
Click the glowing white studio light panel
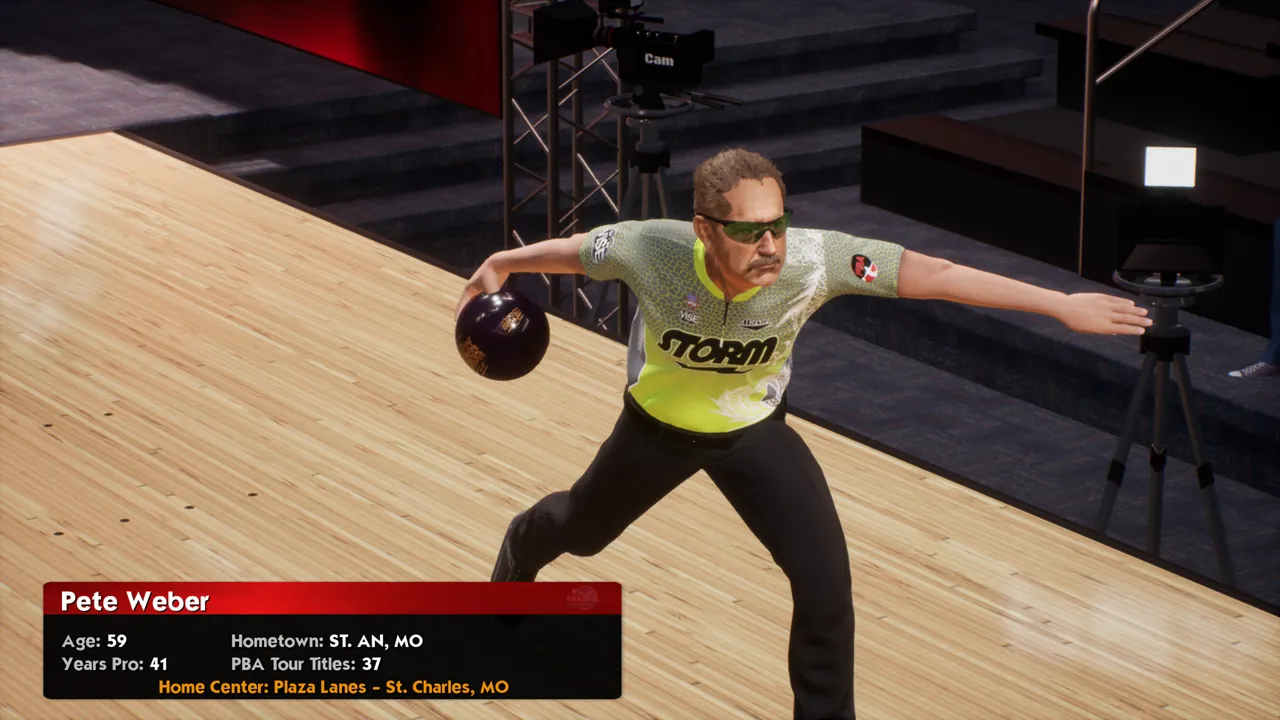(x=1169, y=168)
